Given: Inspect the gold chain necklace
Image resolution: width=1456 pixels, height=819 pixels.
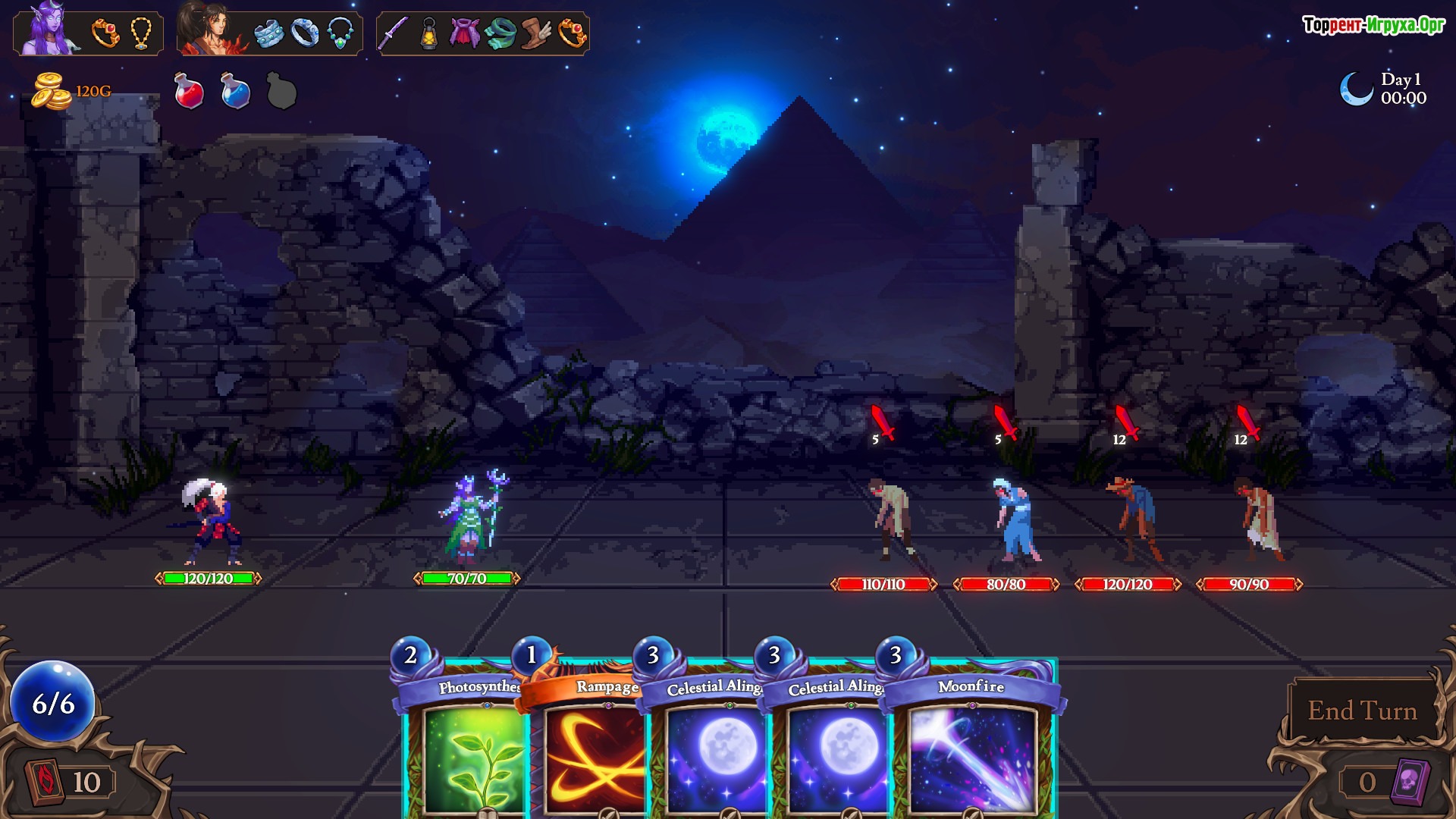Looking at the screenshot, I should (141, 33).
